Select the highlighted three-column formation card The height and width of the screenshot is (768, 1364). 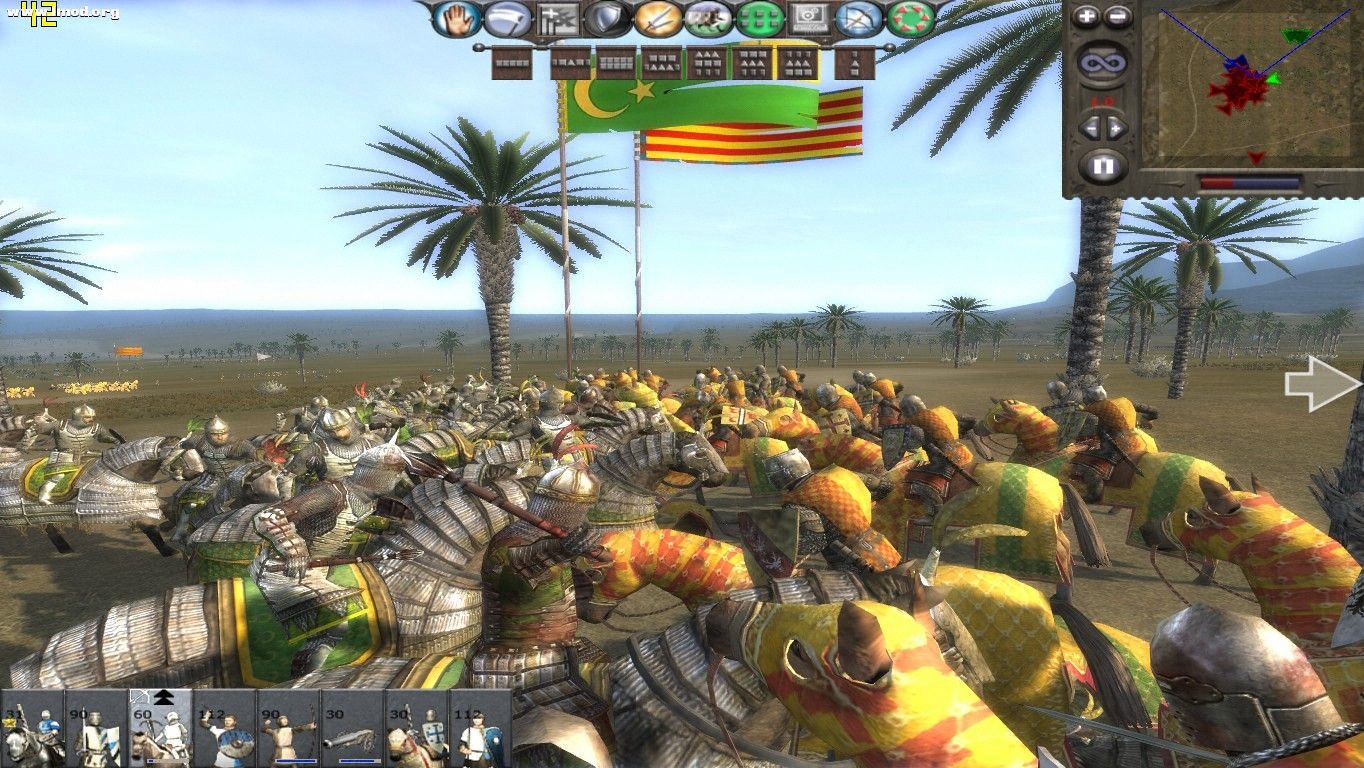(x=800, y=63)
